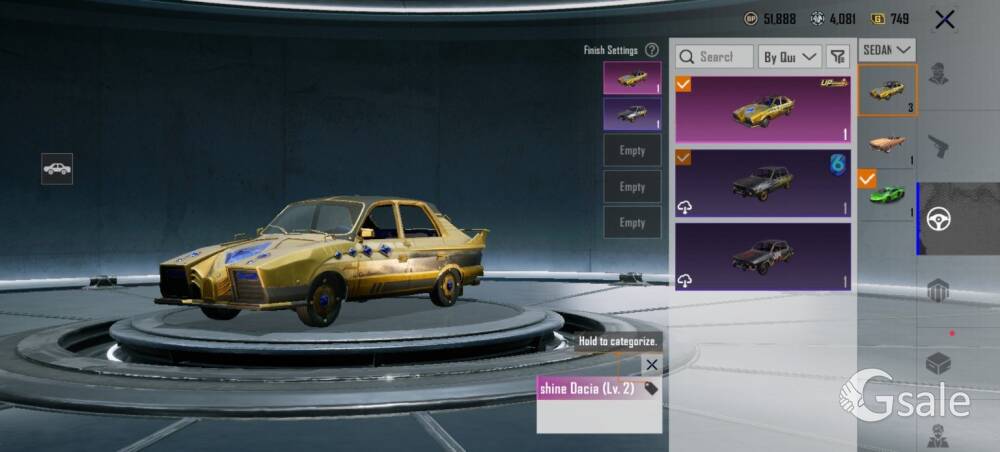Click the tag icon beside Dacia name
The width and height of the screenshot is (1000, 452).
click(x=651, y=388)
